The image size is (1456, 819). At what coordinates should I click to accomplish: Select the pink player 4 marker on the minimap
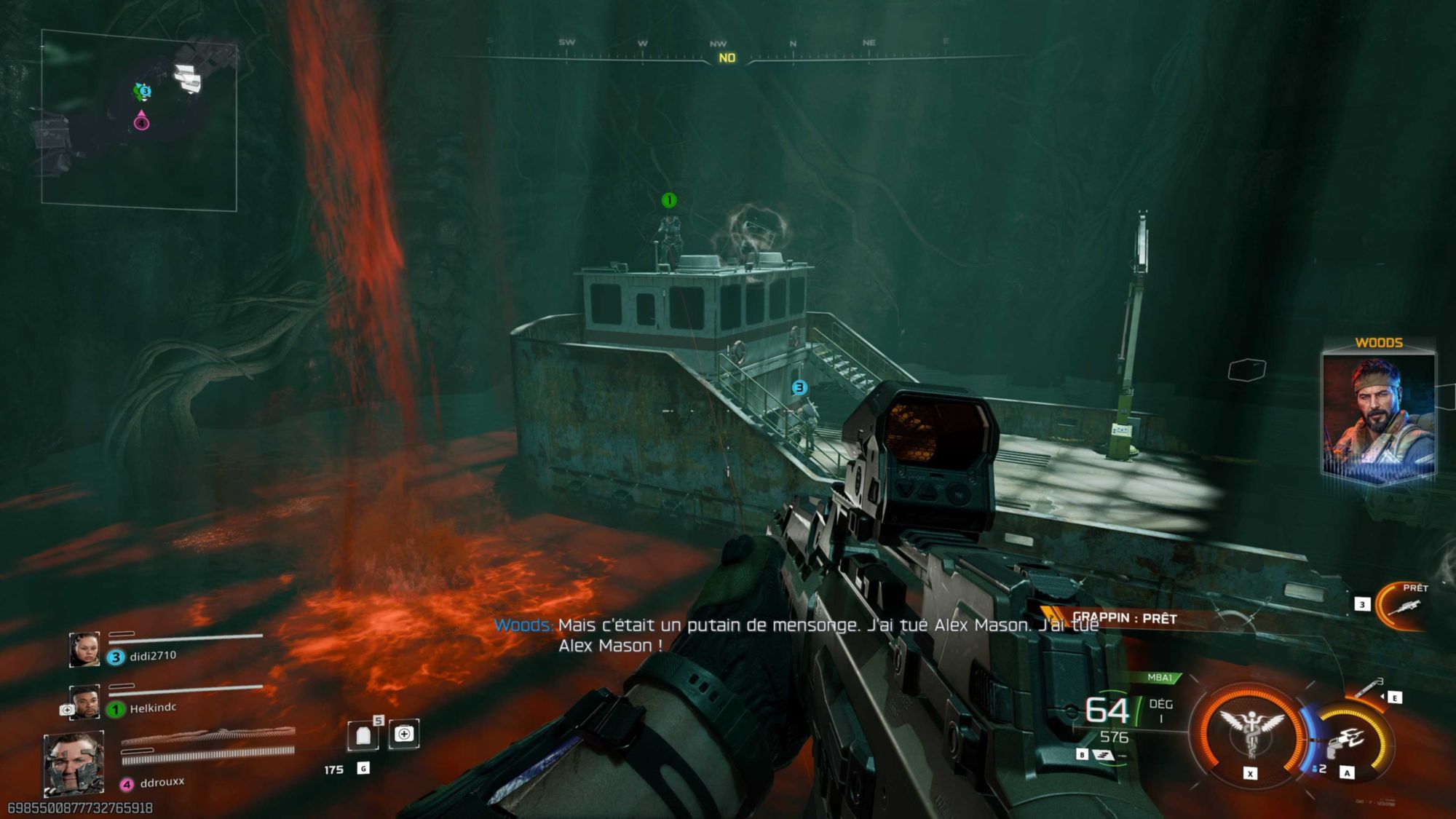click(141, 122)
